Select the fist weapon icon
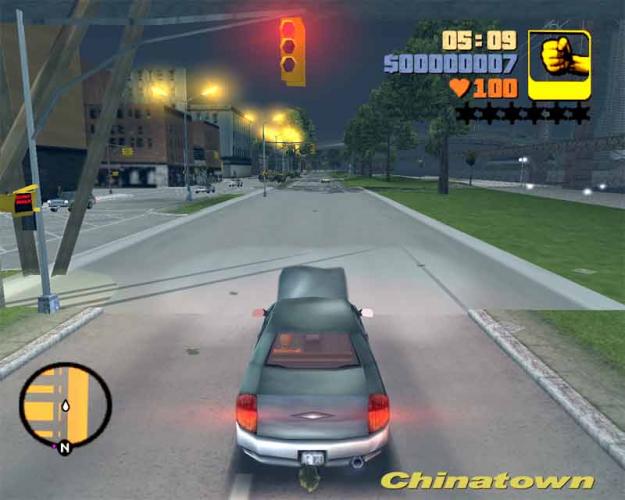The width and height of the screenshot is (625, 500). [558, 64]
